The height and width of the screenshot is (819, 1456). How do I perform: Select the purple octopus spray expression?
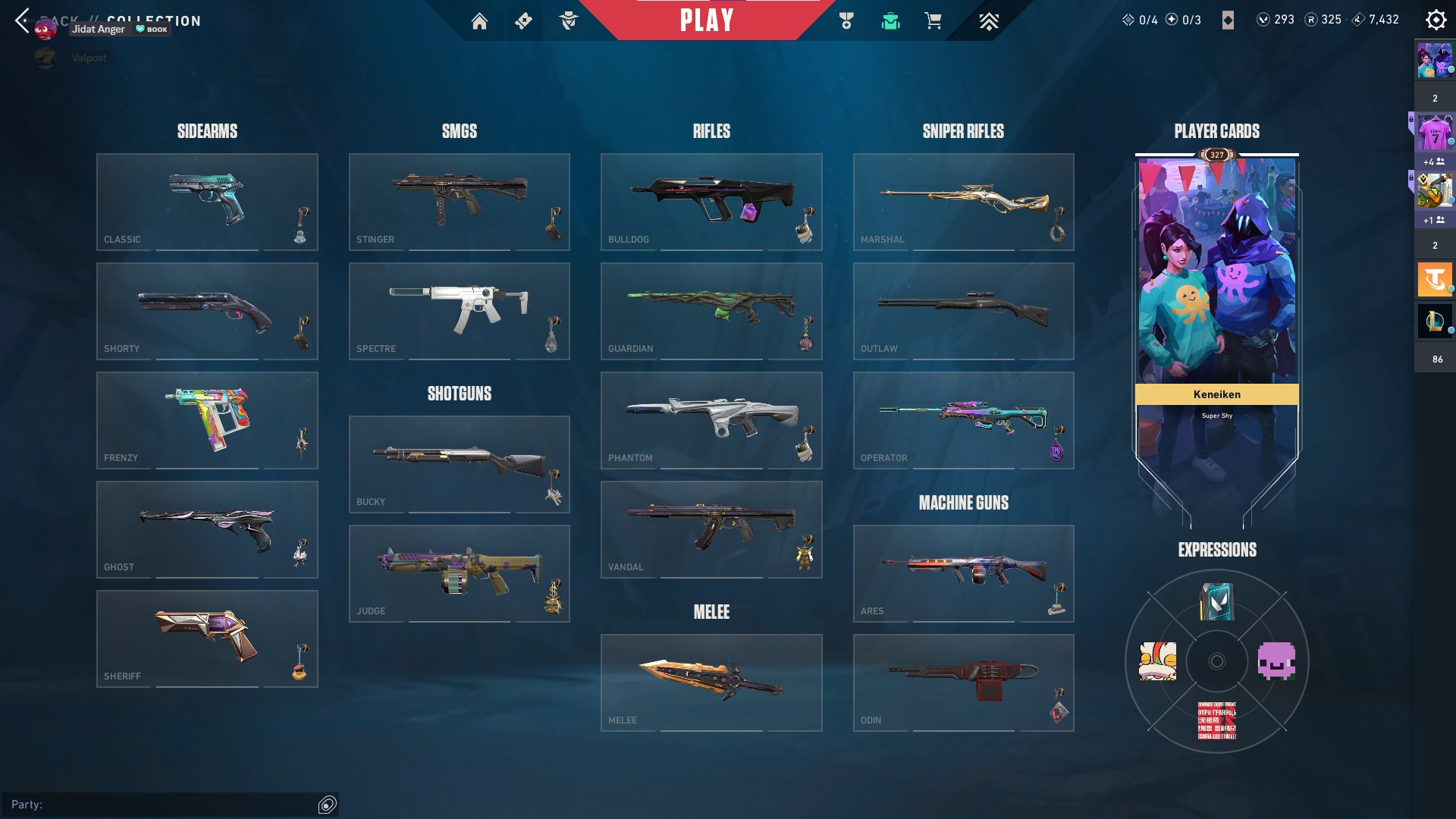pyautogui.click(x=1276, y=661)
